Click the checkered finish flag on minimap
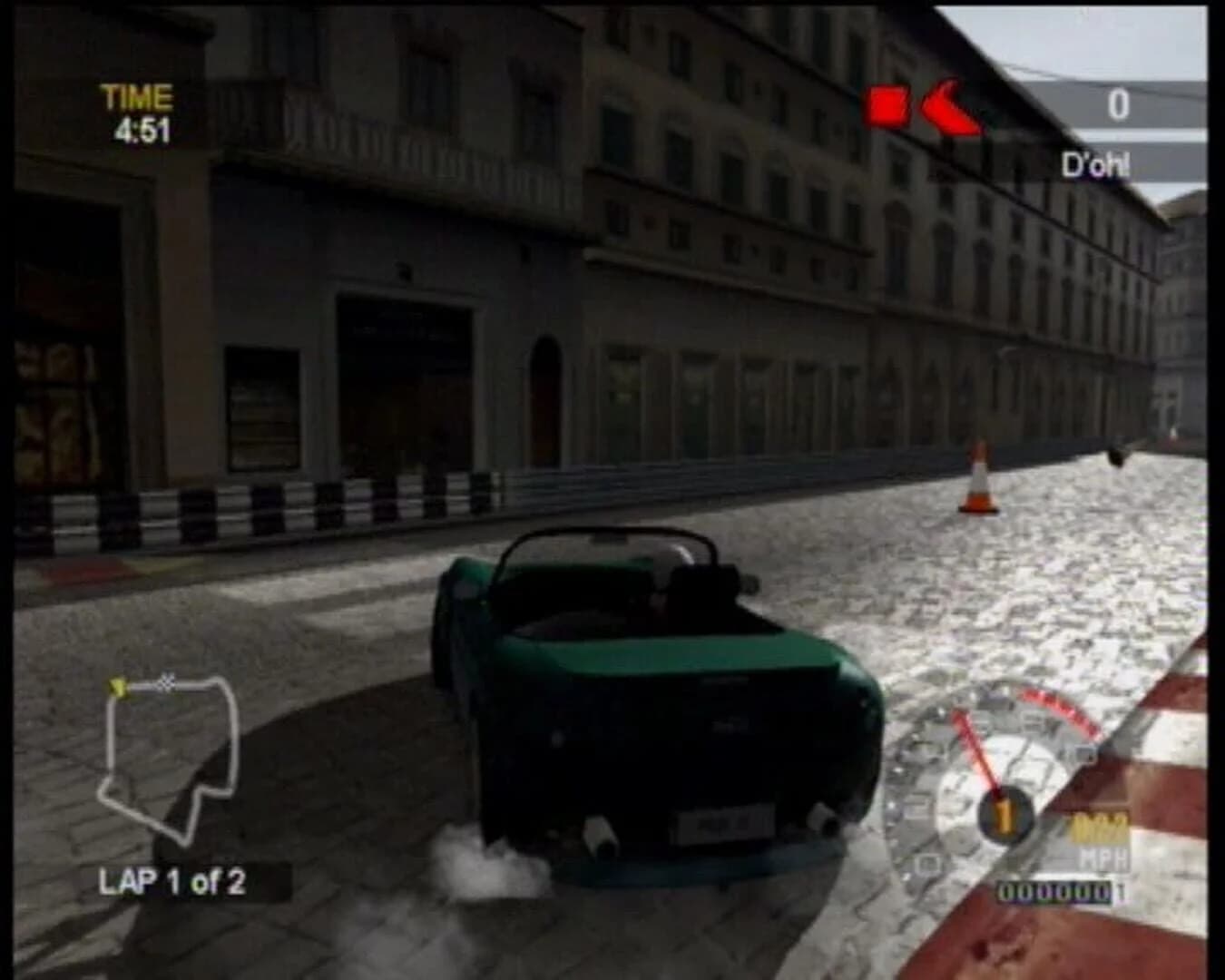The image size is (1225, 980). [166, 682]
